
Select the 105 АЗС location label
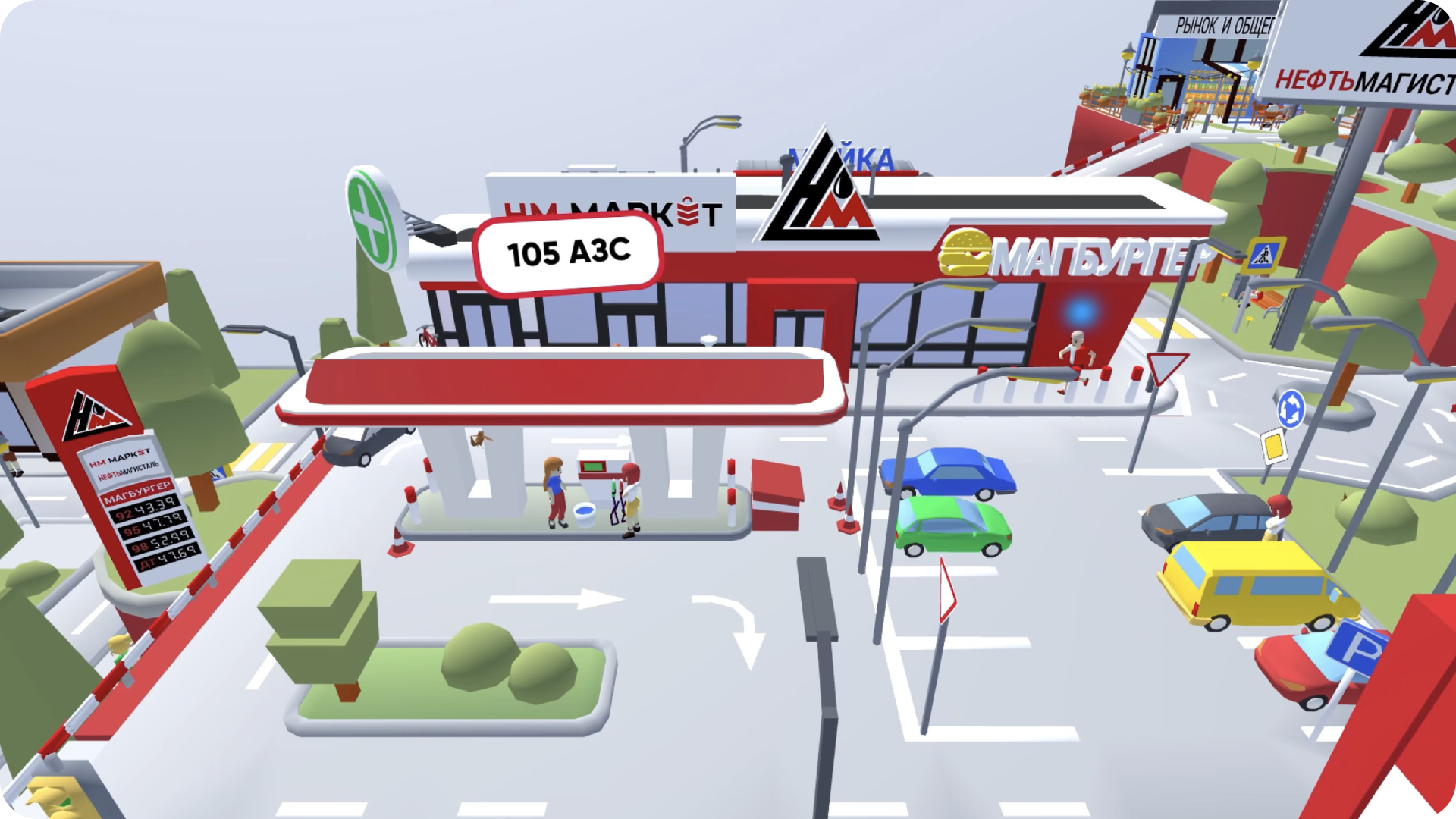568,253
